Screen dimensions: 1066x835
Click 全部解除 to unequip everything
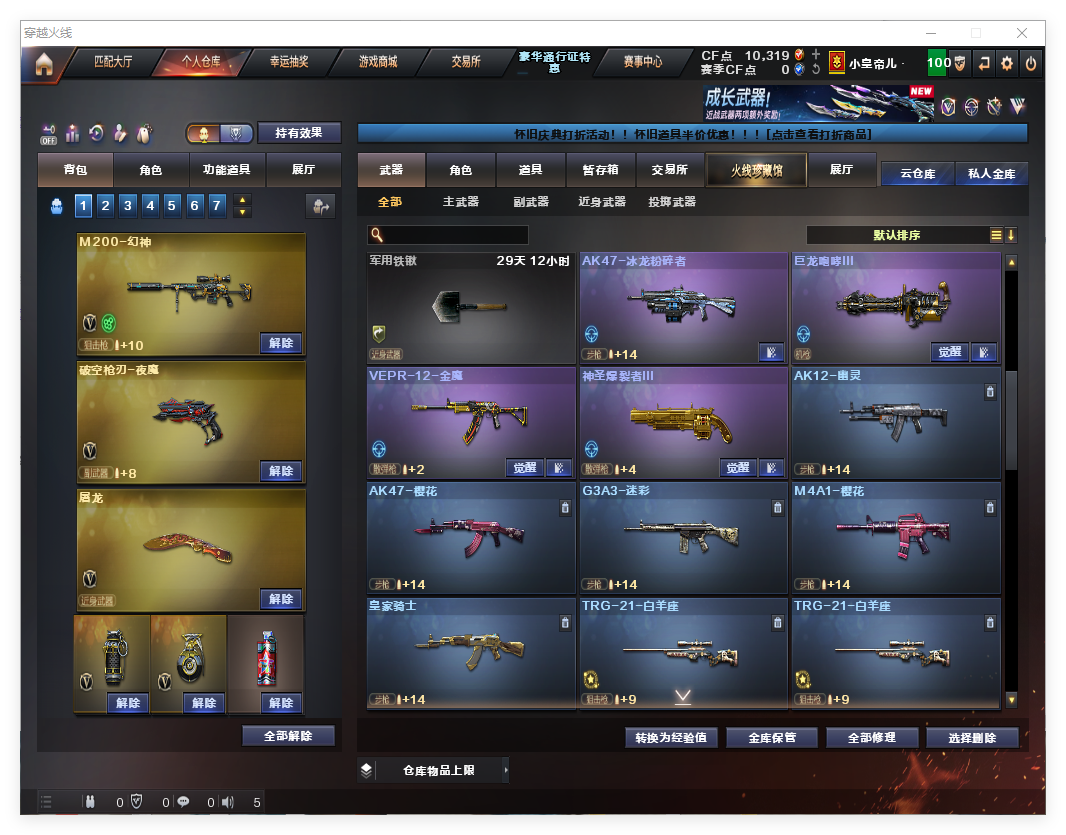pos(288,736)
